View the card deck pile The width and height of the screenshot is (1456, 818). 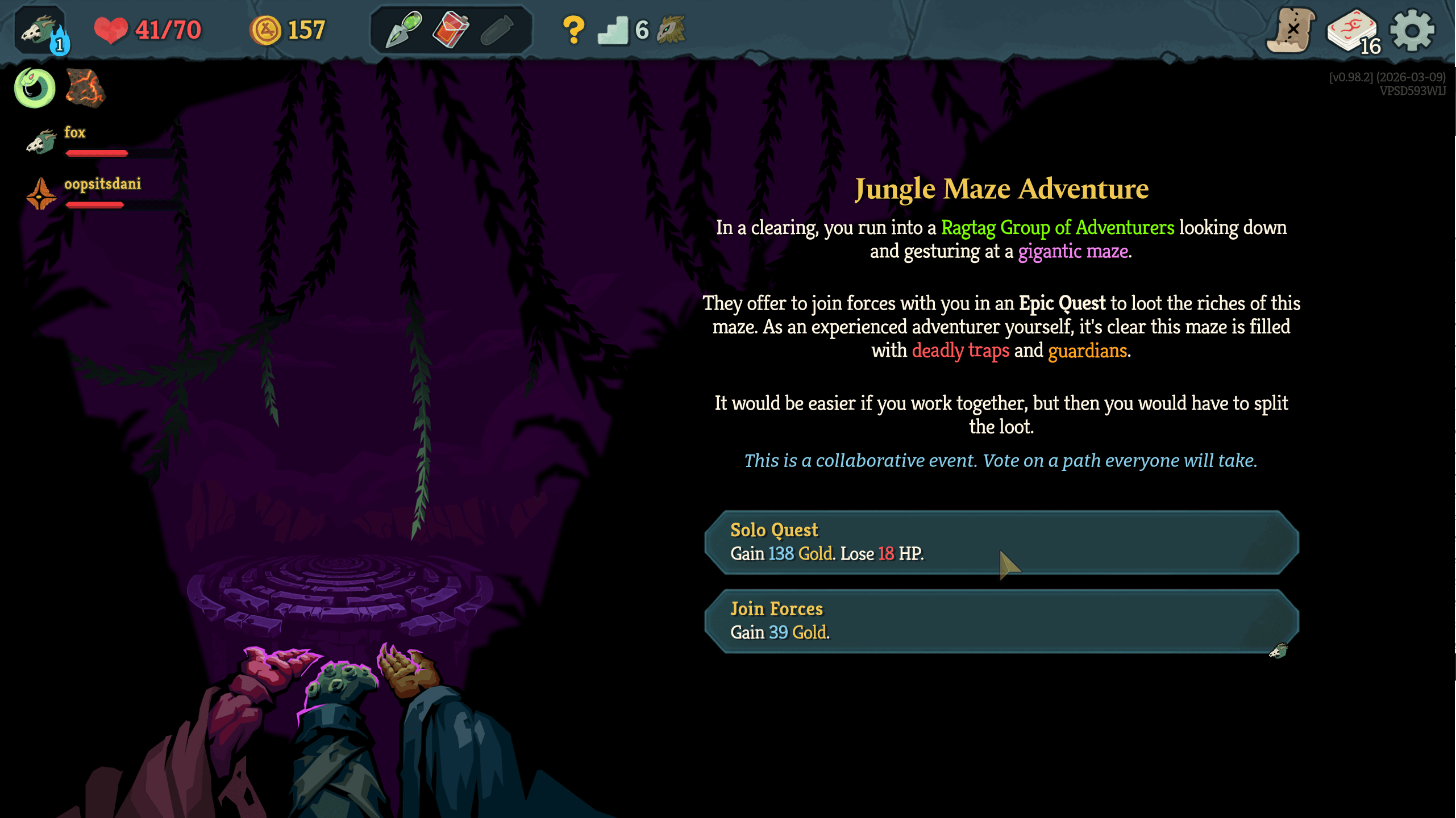(1353, 32)
